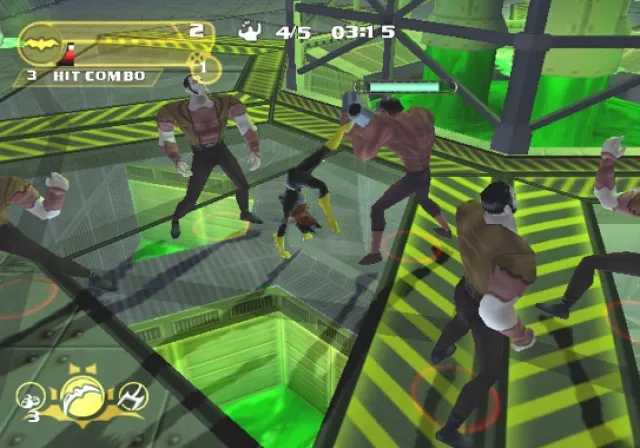Select the bat-cuffs gadget icon
The height and width of the screenshot is (448, 640).
tap(28, 396)
